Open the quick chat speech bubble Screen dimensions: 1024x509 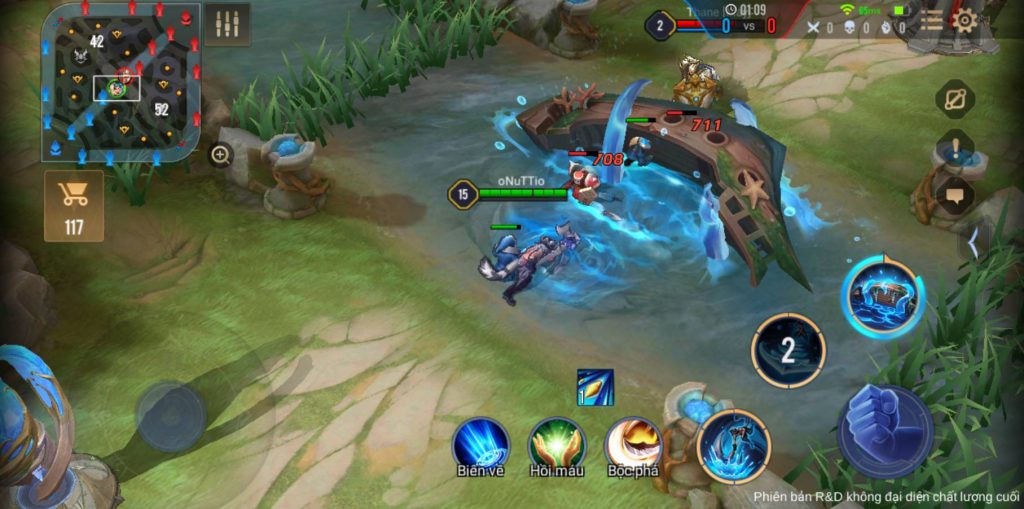tap(955, 195)
